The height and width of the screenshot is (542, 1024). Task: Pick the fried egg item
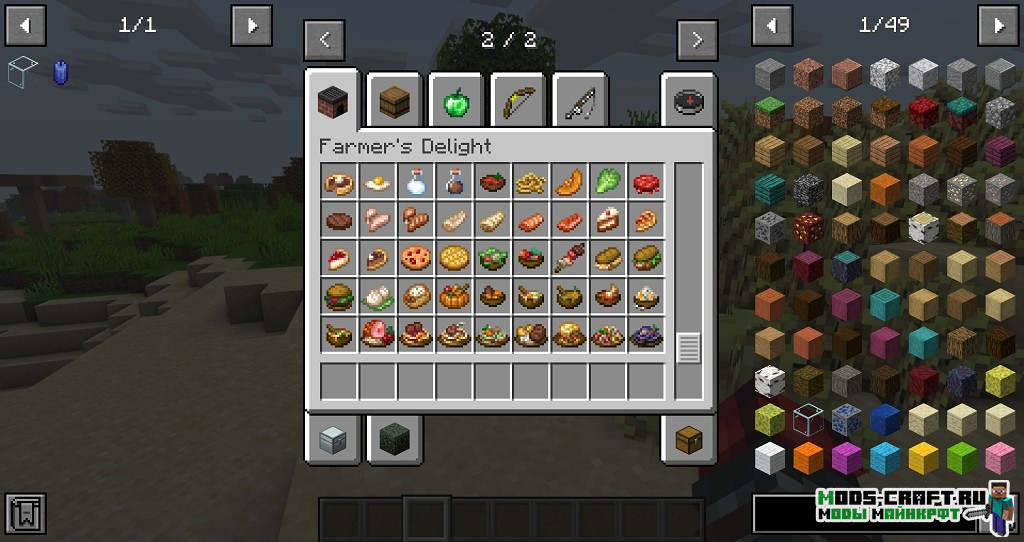tap(377, 182)
